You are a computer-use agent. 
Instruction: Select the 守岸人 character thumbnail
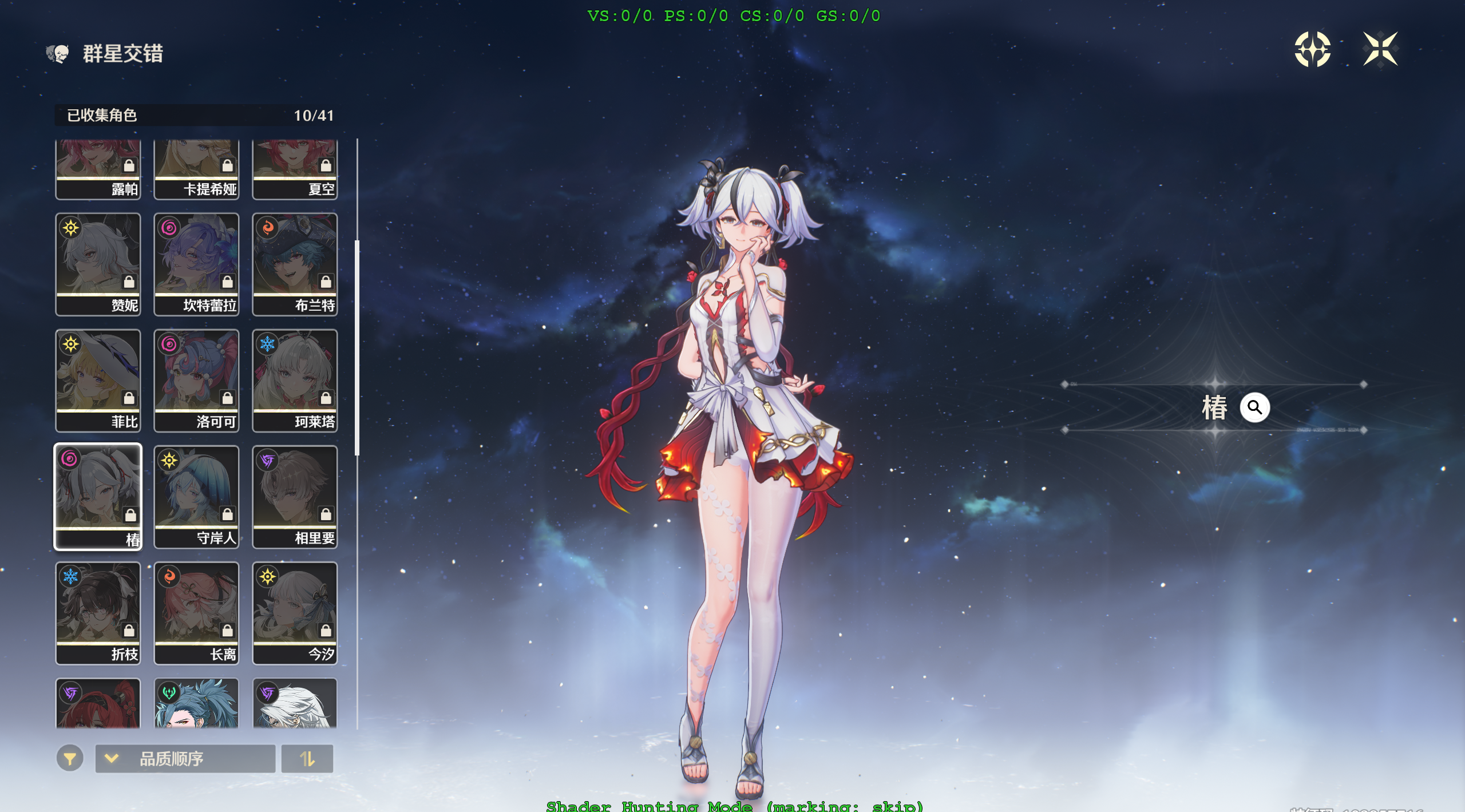click(x=196, y=492)
